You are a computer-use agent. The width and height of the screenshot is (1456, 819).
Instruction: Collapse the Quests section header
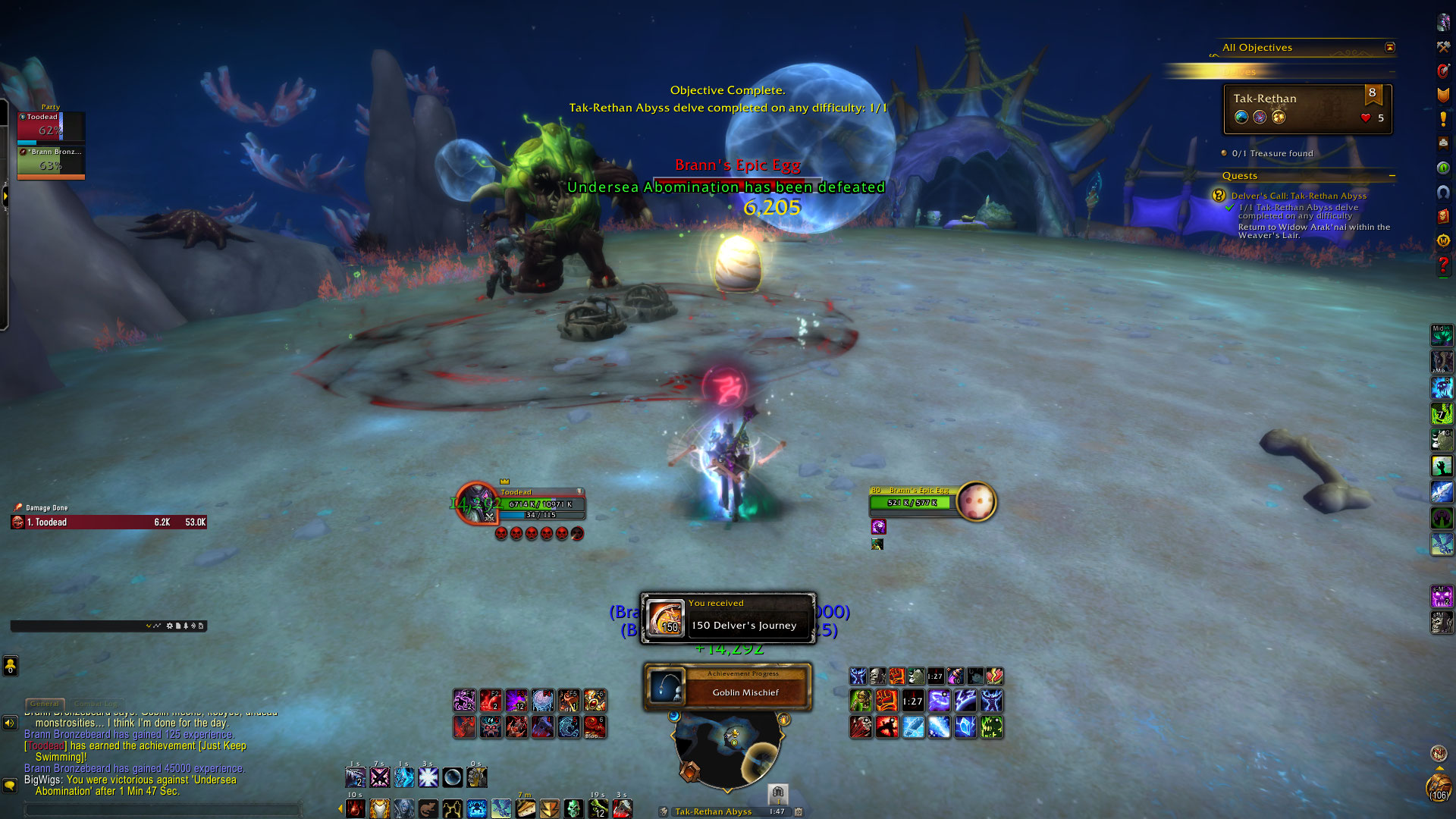click(1392, 176)
